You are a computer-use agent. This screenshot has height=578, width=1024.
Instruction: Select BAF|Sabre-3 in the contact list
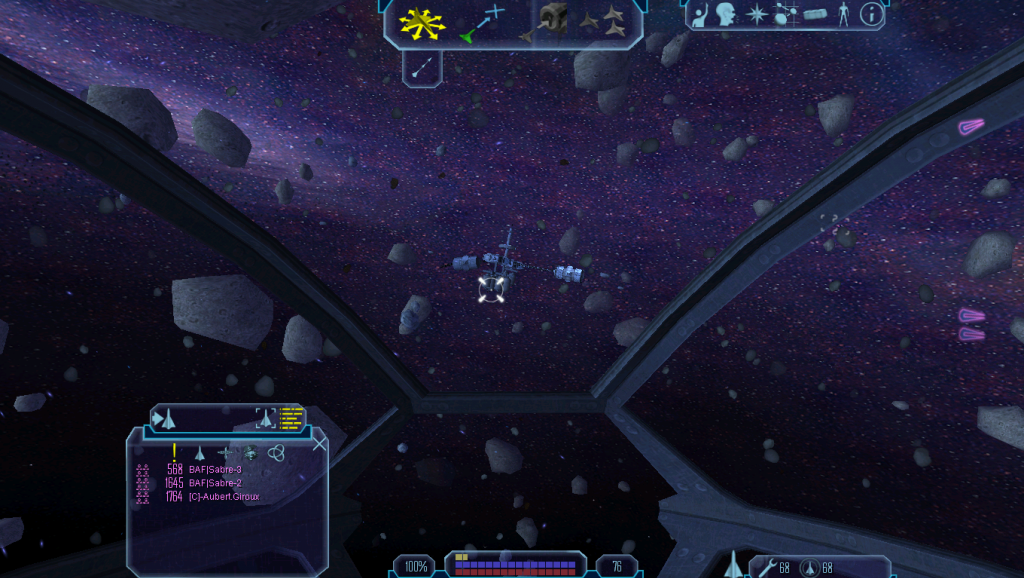(215, 469)
